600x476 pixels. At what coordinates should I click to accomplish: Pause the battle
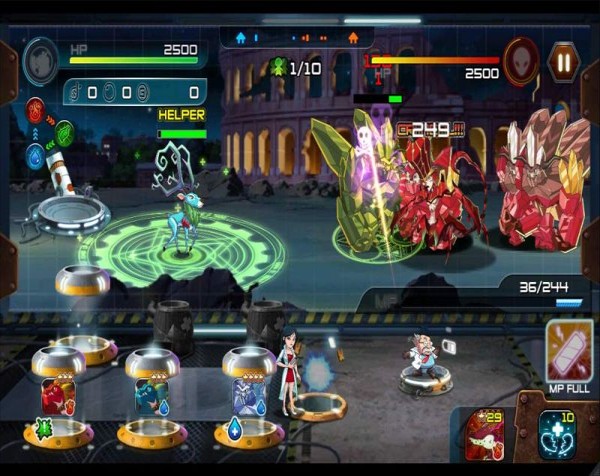pyautogui.click(x=564, y=62)
